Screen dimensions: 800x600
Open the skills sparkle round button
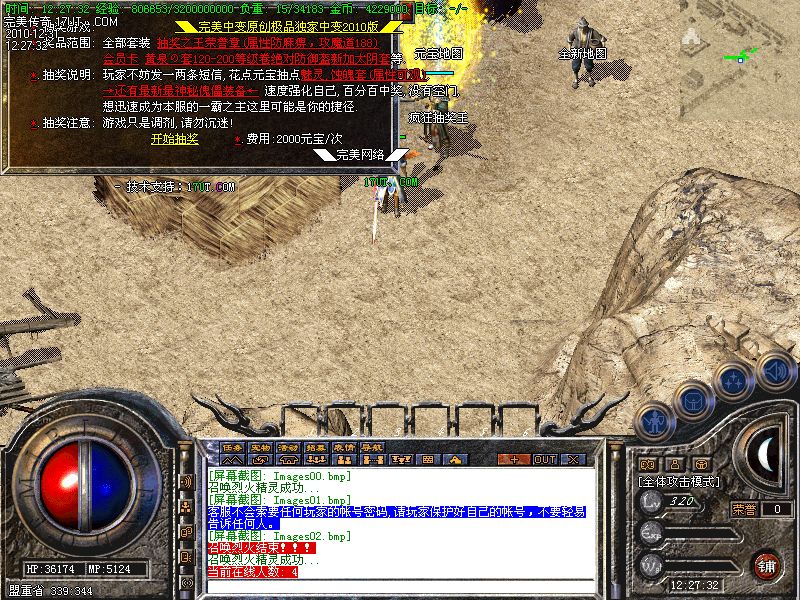[734, 380]
